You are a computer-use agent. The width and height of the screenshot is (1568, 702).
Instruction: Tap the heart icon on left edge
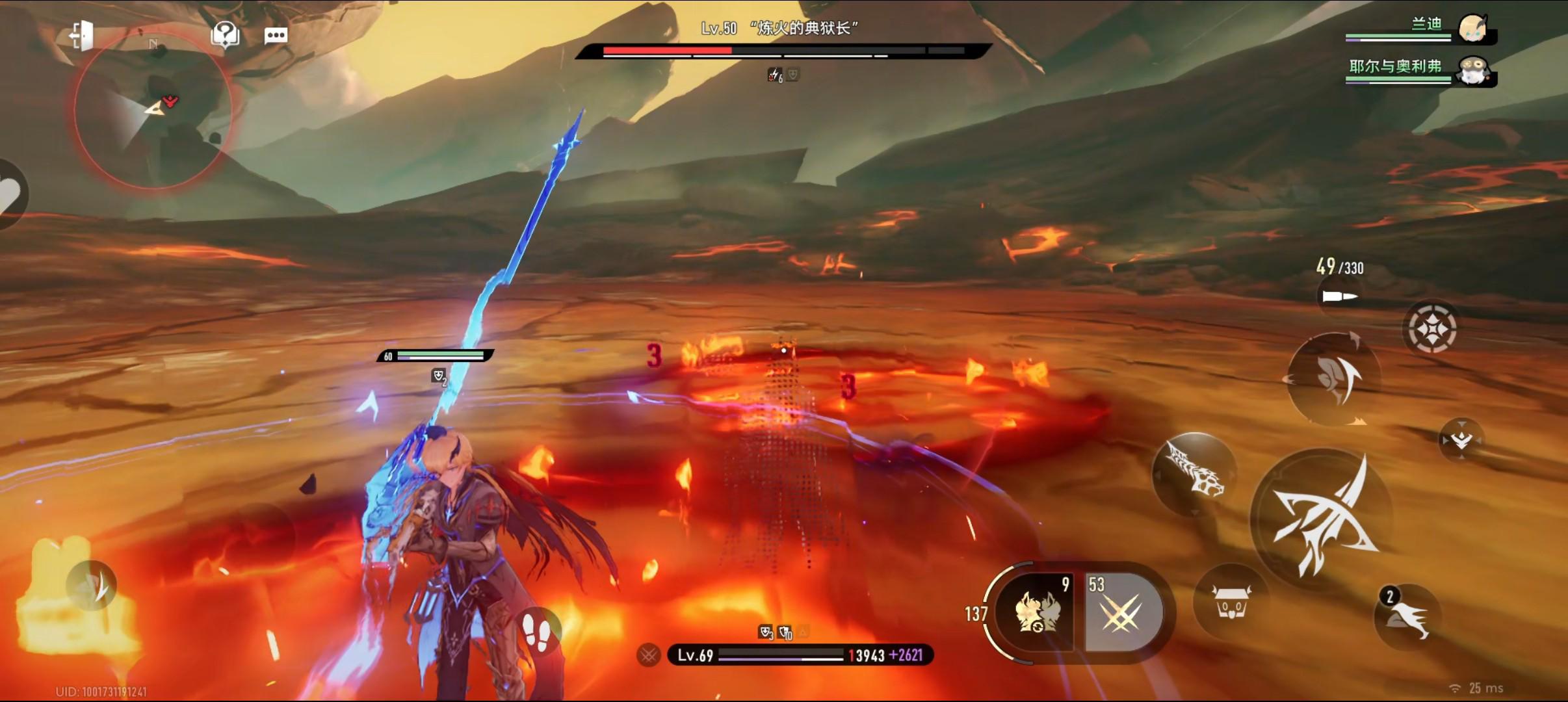pyautogui.click(x=10, y=195)
